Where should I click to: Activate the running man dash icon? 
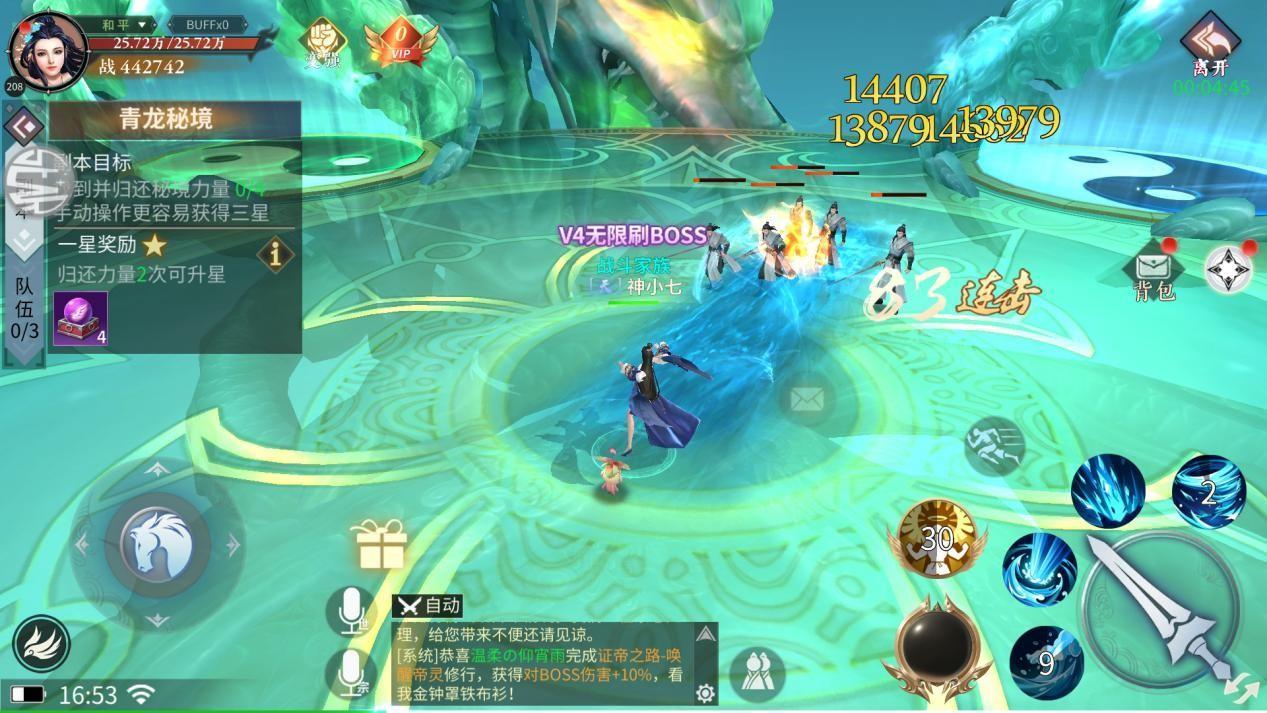pos(994,446)
